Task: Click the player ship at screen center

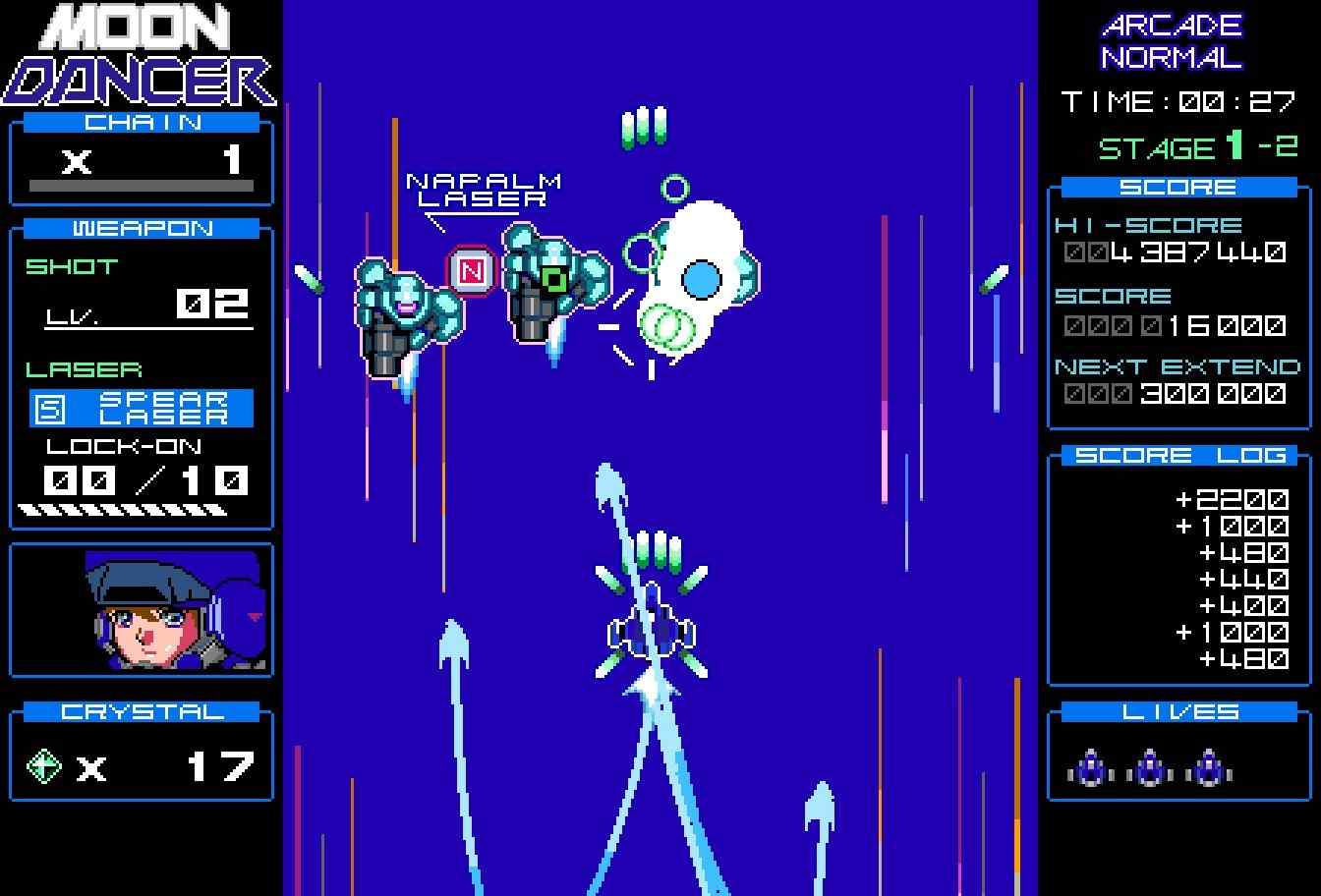Action: [x=652, y=629]
